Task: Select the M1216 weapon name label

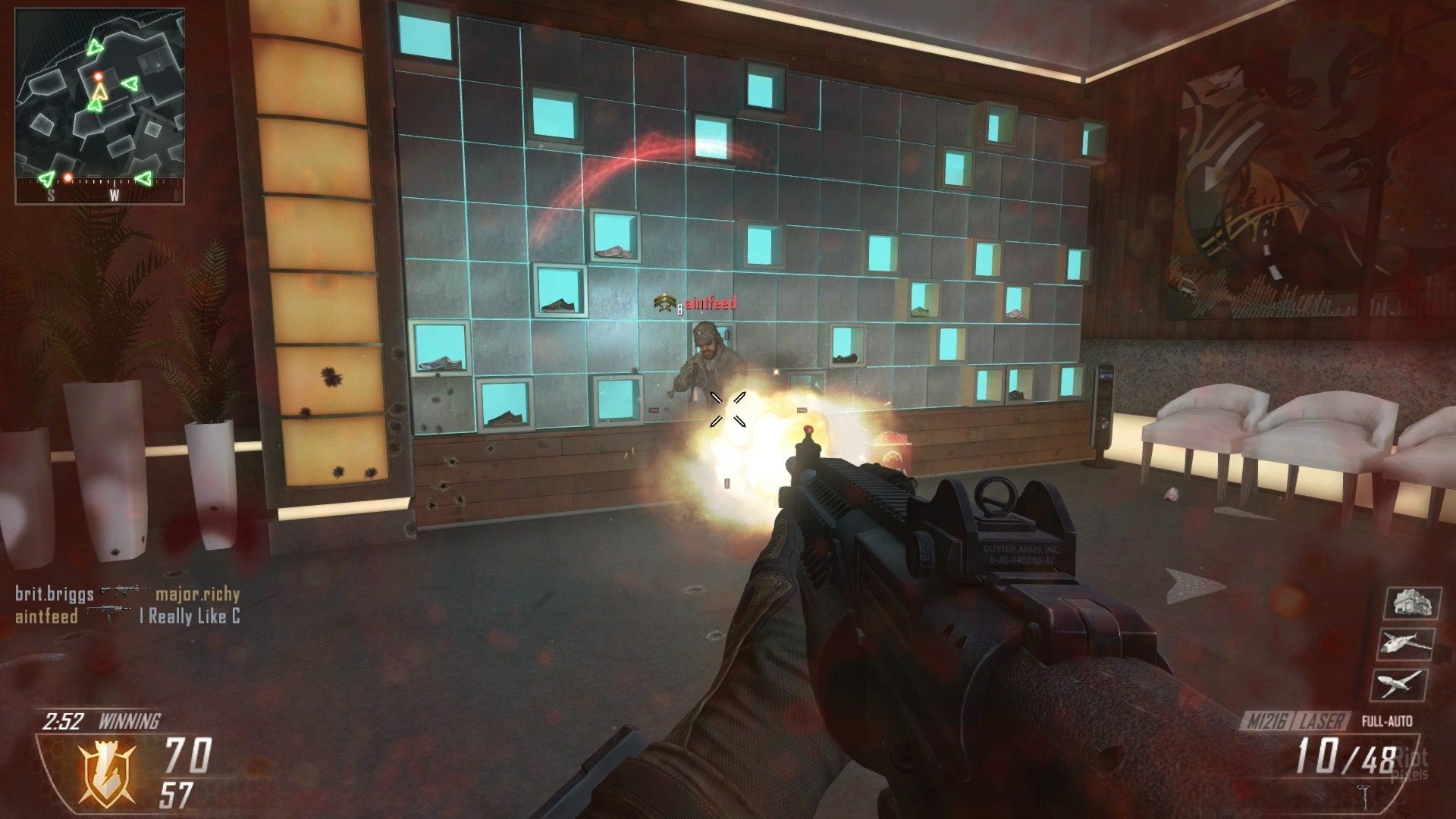Action: [x=1267, y=721]
